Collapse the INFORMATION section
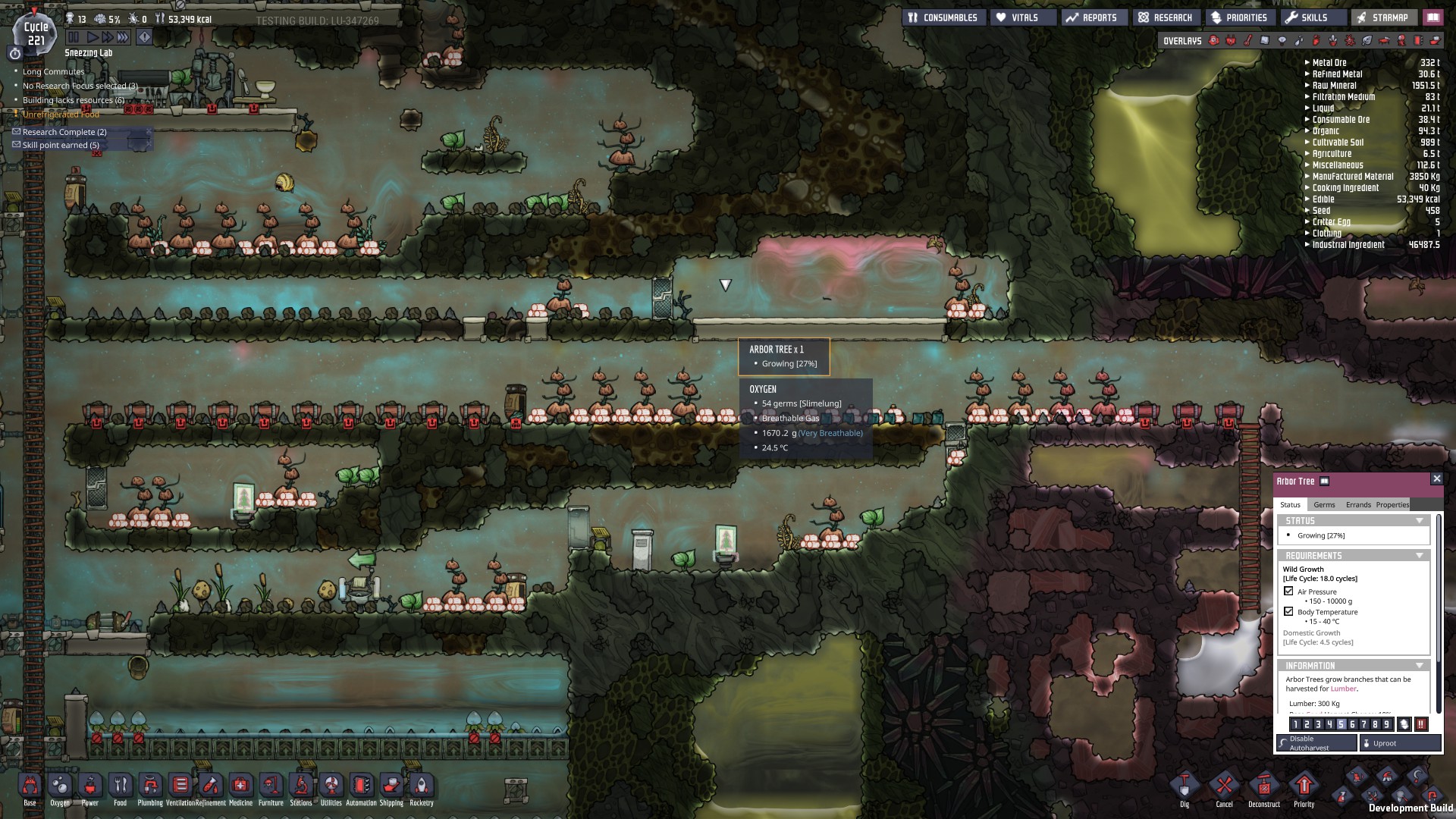 pos(1420,664)
